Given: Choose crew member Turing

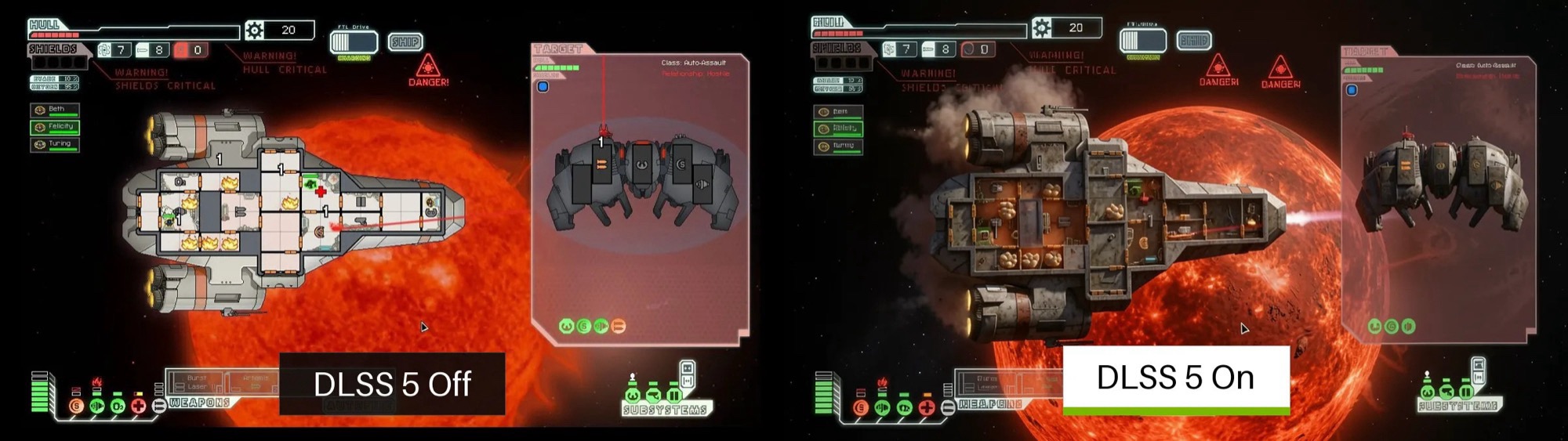Looking at the screenshot, I should point(55,144).
